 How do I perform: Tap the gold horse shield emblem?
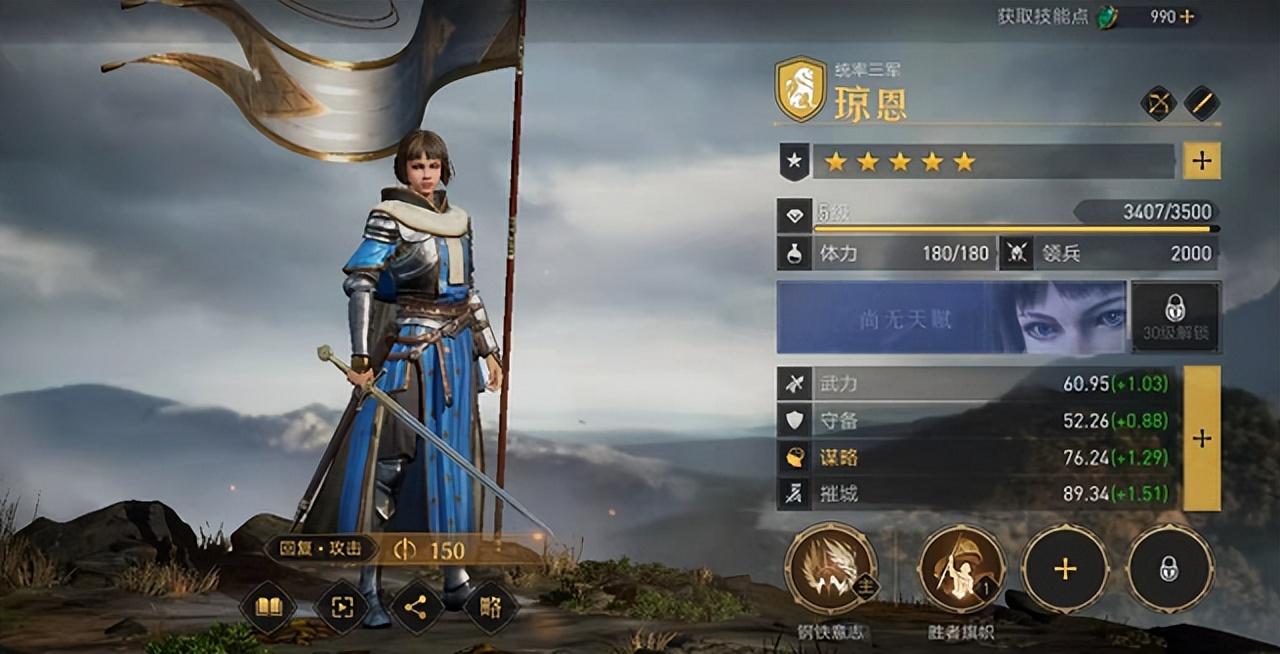point(800,89)
